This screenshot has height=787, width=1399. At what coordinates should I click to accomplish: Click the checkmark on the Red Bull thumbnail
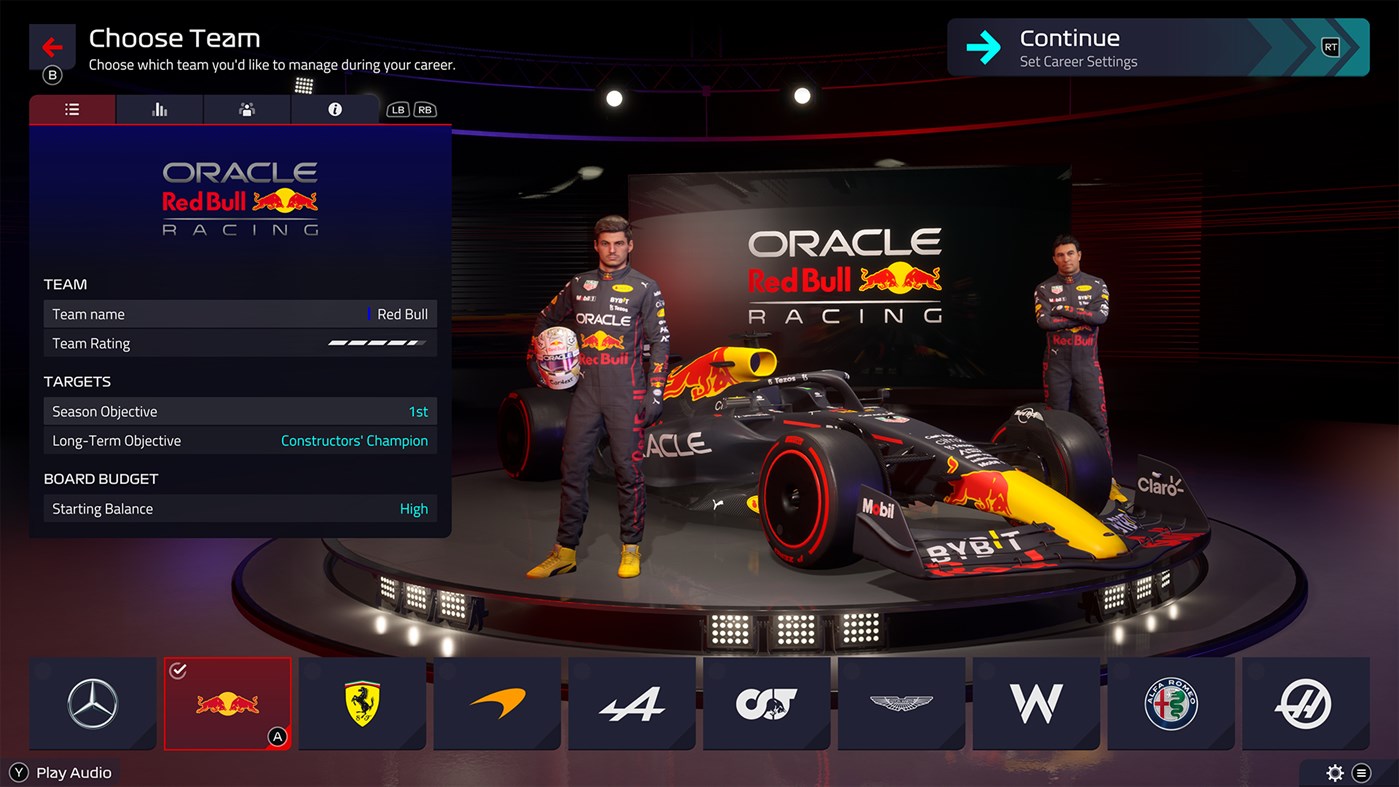click(180, 671)
